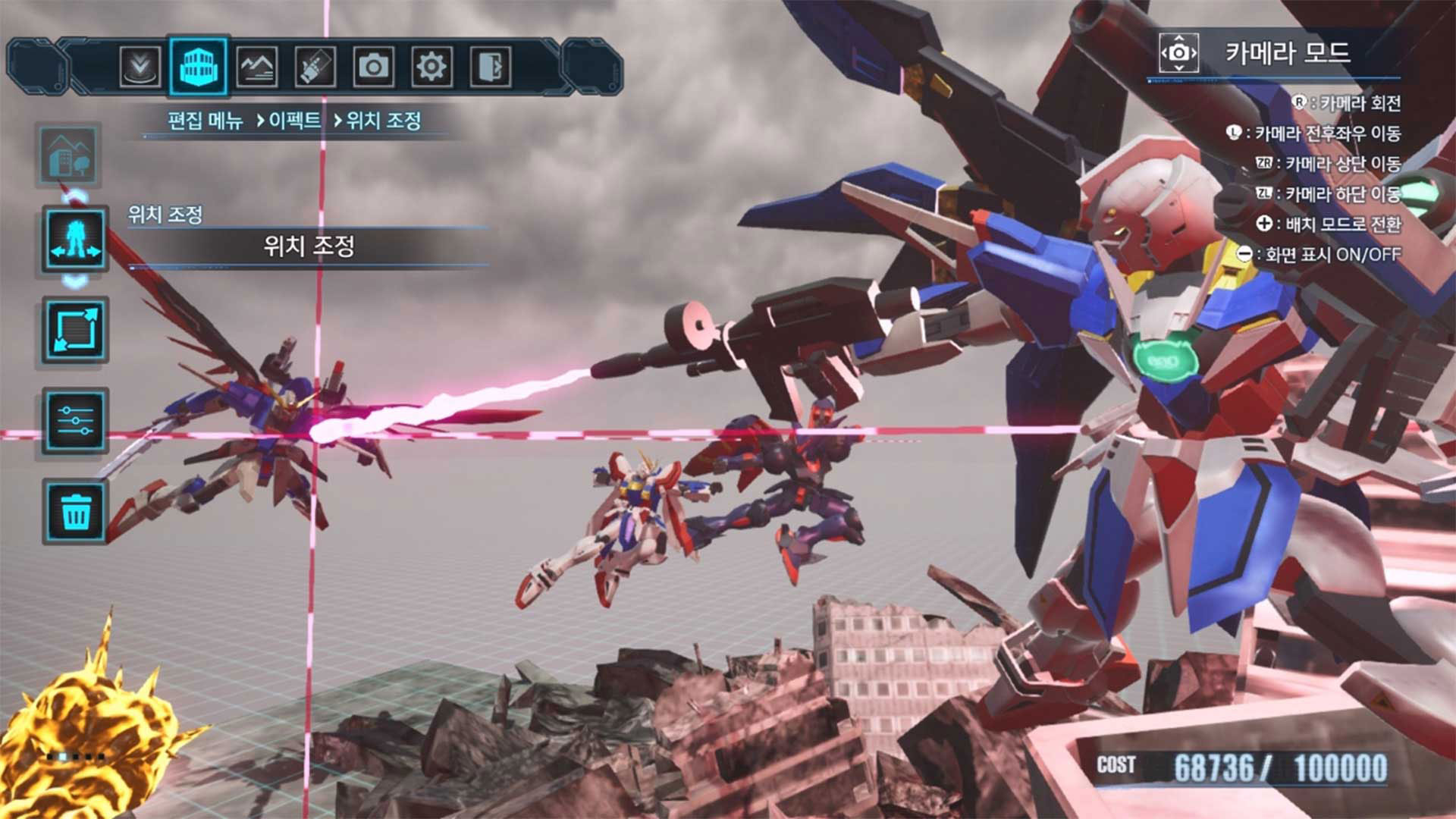Open the camera photo tool
Image resolution: width=1456 pixels, height=819 pixels.
tap(373, 67)
